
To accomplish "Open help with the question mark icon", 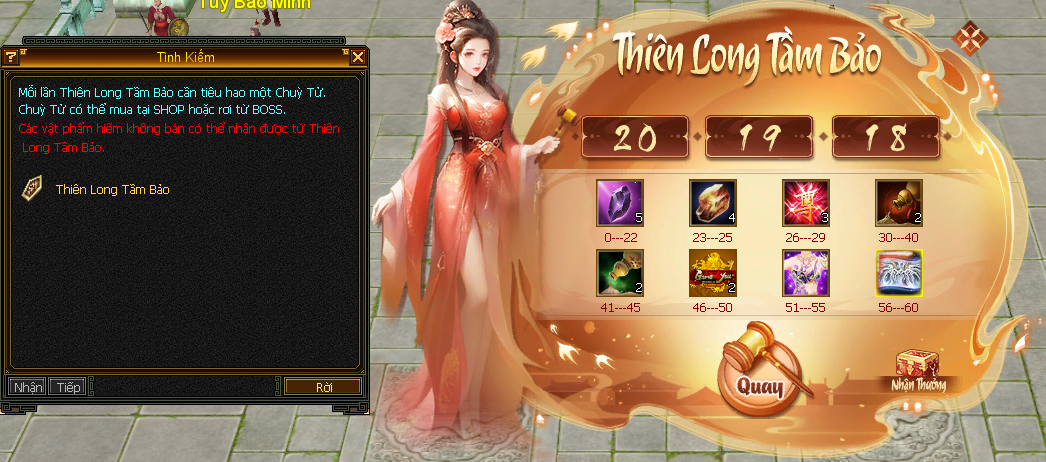I will 11,57.
